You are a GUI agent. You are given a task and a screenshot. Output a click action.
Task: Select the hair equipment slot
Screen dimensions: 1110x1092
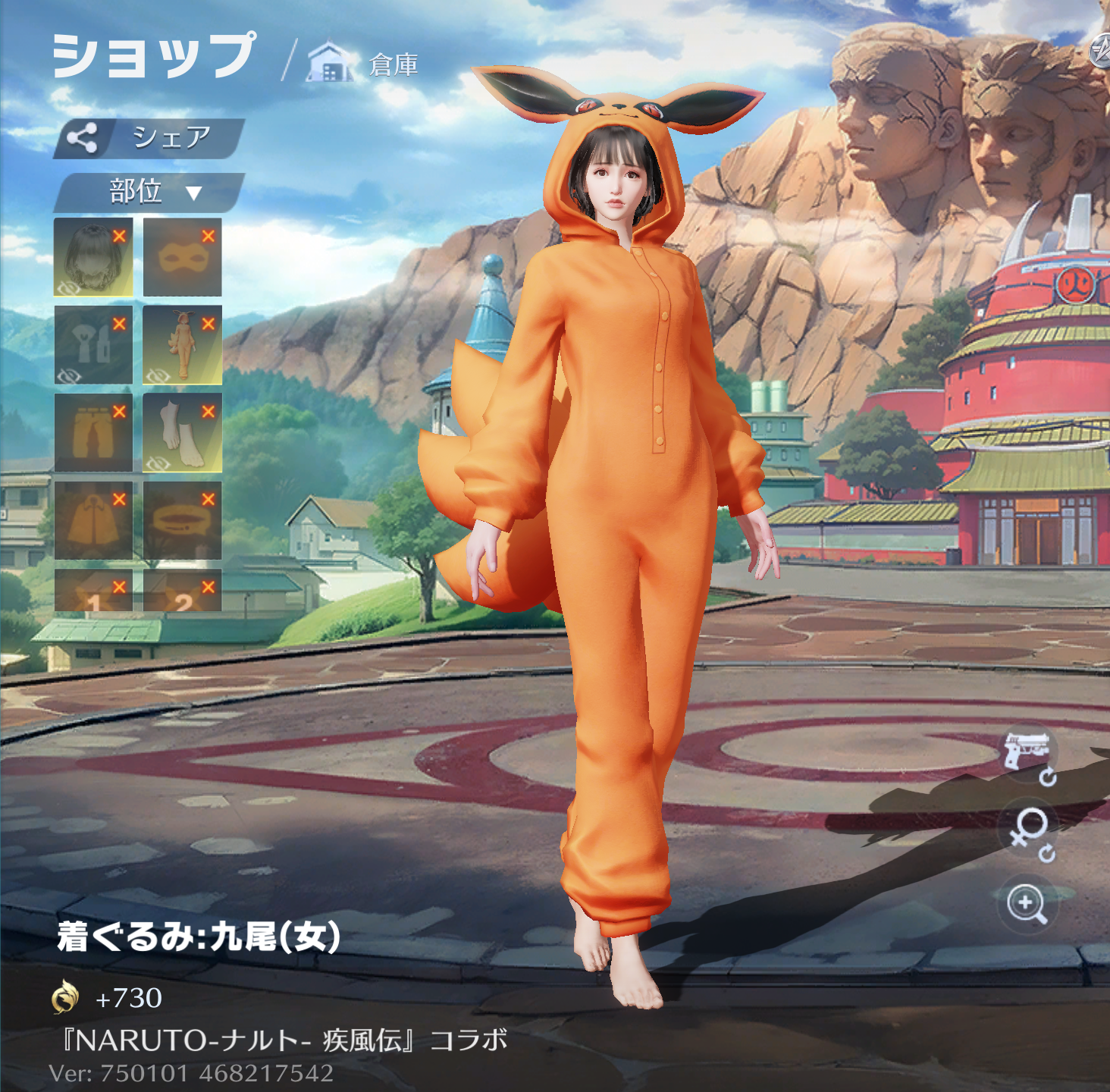pos(92,258)
